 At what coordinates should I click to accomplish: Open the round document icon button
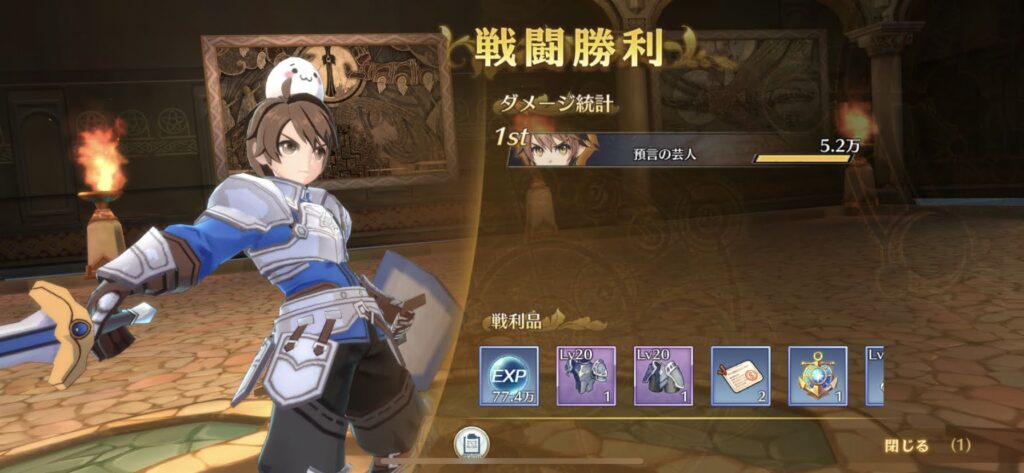point(471,443)
